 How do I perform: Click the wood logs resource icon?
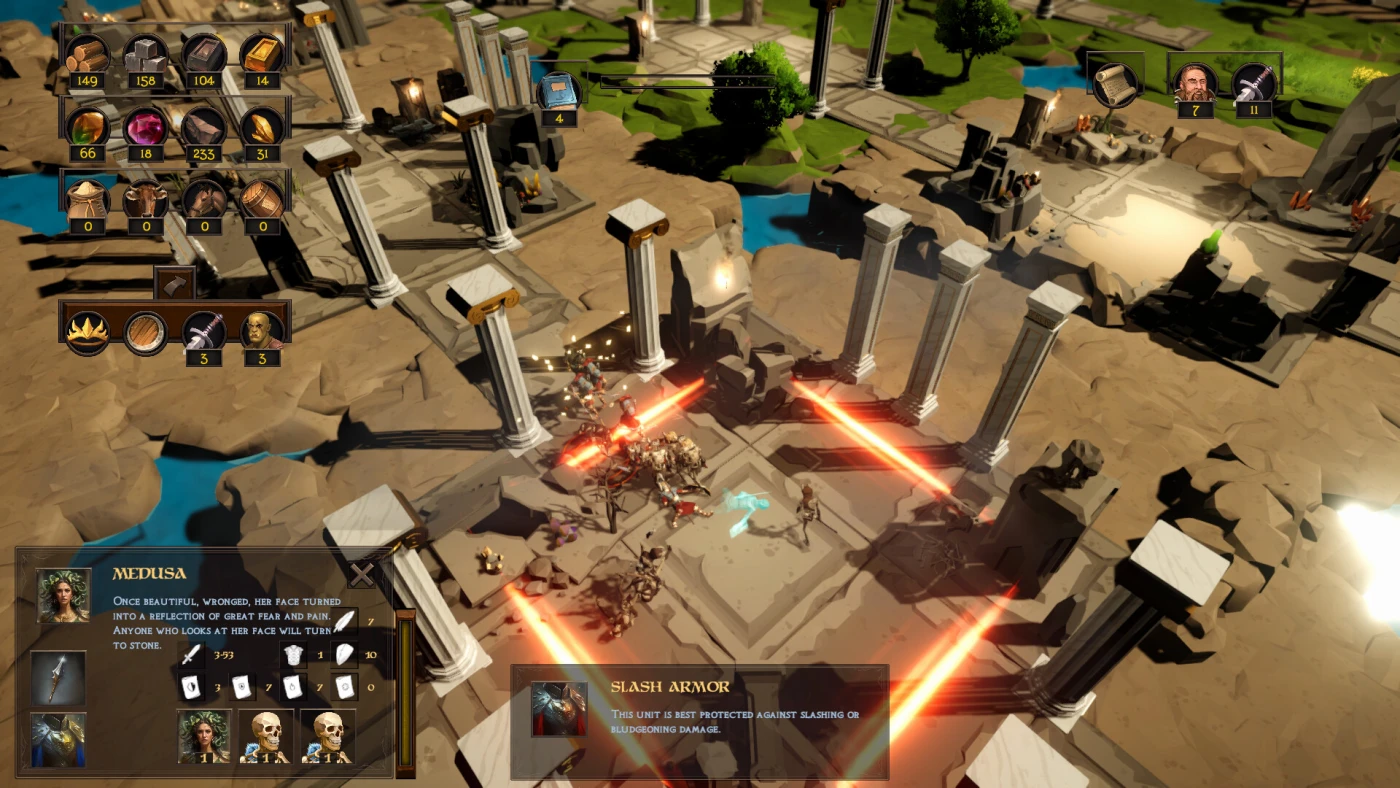[88, 53]
